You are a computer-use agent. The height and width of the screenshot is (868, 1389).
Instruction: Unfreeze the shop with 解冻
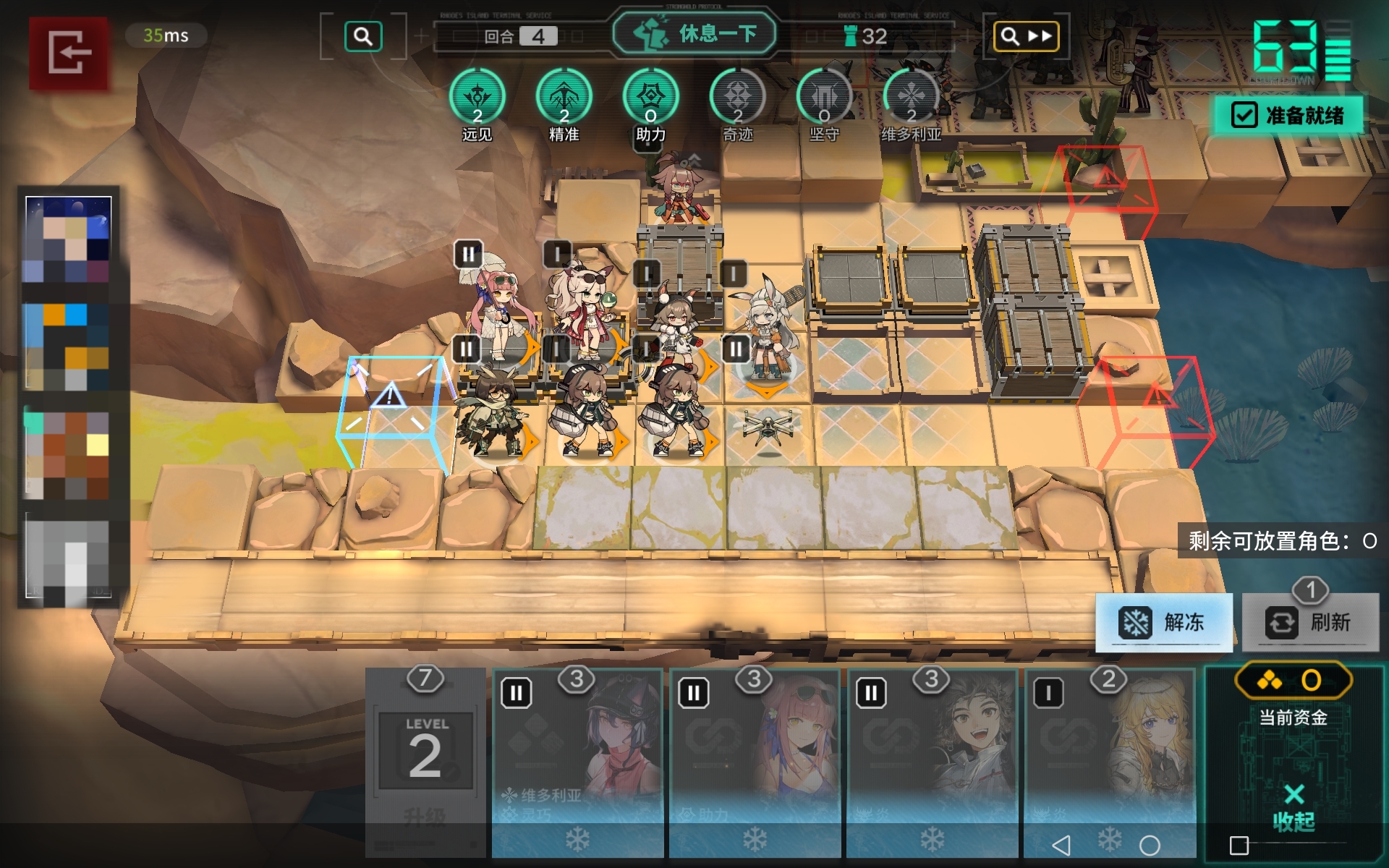[1163, 622]
